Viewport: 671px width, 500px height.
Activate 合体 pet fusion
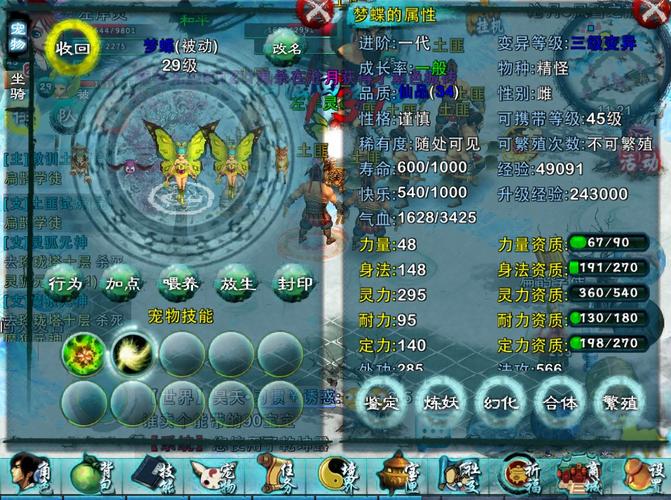tap(559, 403)
